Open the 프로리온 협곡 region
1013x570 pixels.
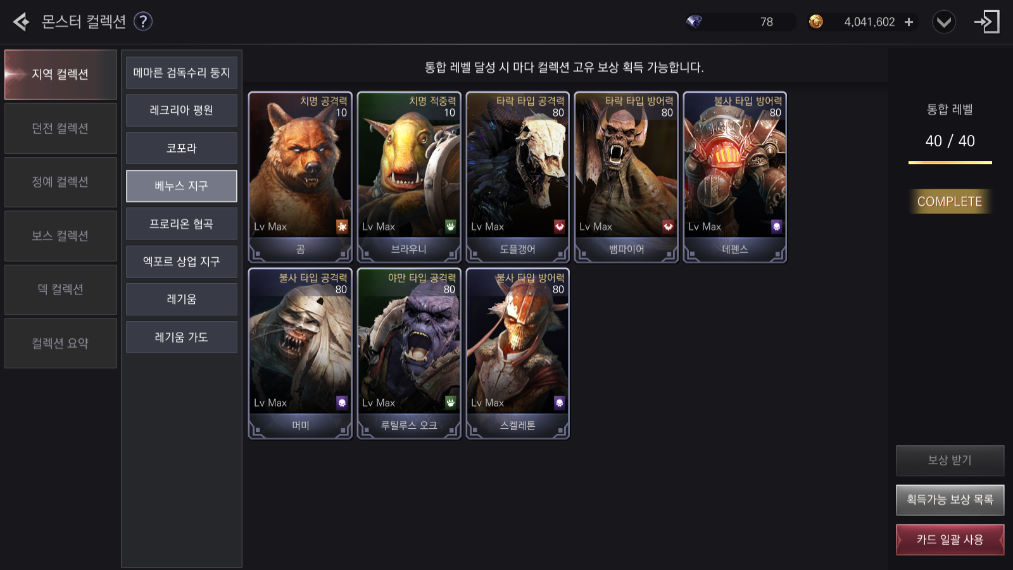(x=181, y=224)
